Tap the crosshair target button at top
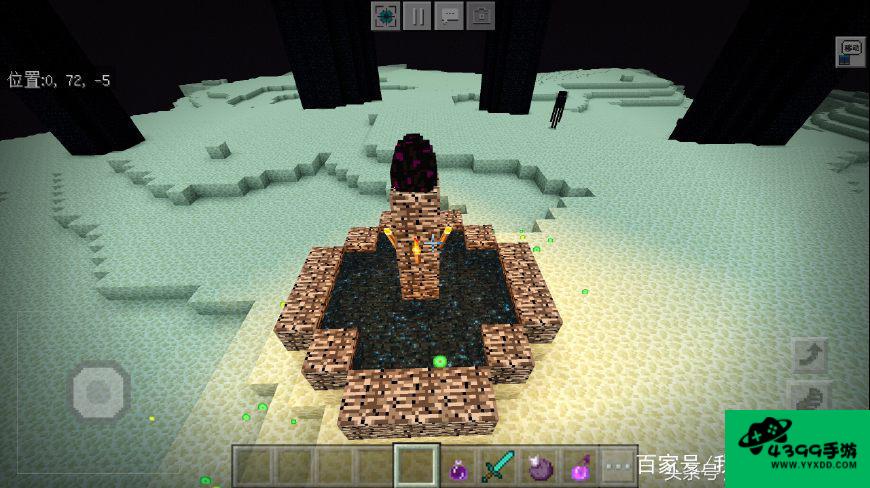 (x=385, y=16)
